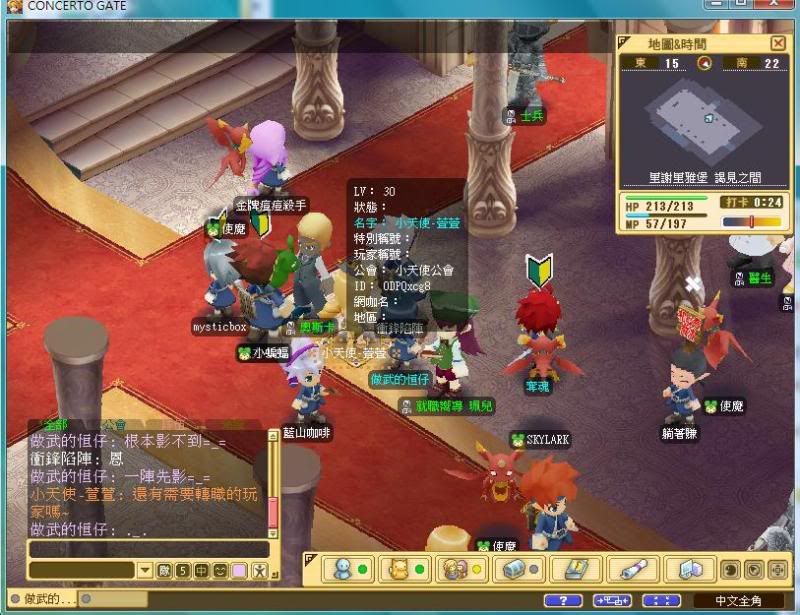Switch to the 公會 guild chat tab
Screen dimensions: 800x615
113,426
